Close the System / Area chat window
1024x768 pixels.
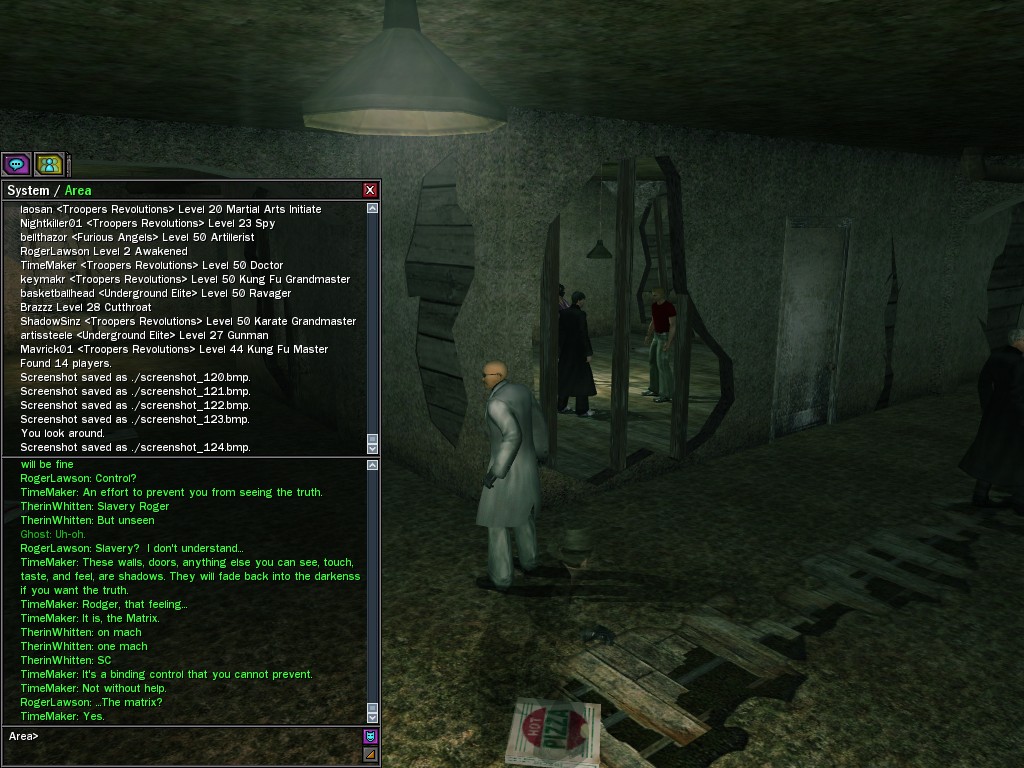tap(370, 190)
